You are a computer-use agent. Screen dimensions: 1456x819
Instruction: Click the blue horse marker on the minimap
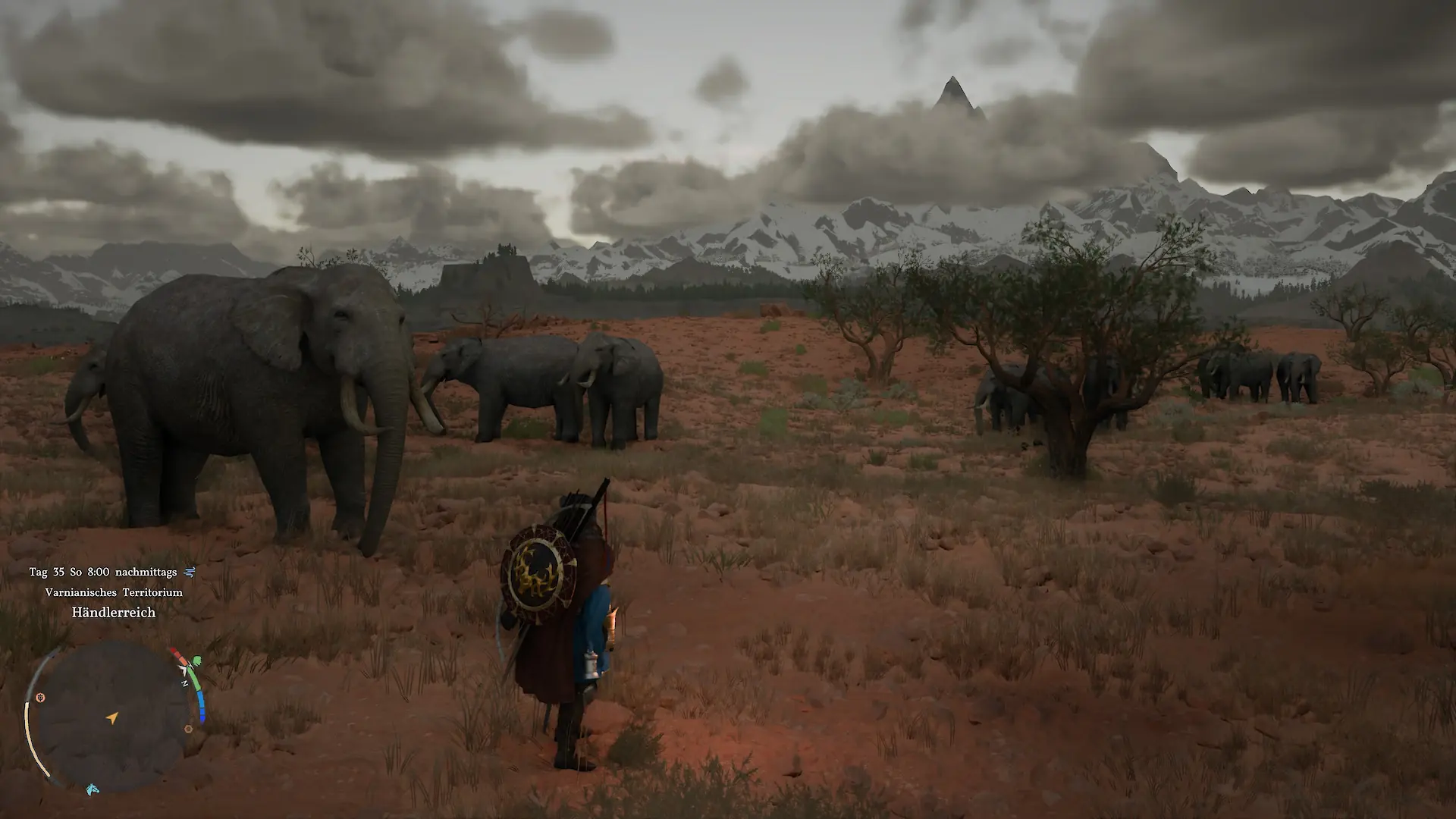point(93,789)
